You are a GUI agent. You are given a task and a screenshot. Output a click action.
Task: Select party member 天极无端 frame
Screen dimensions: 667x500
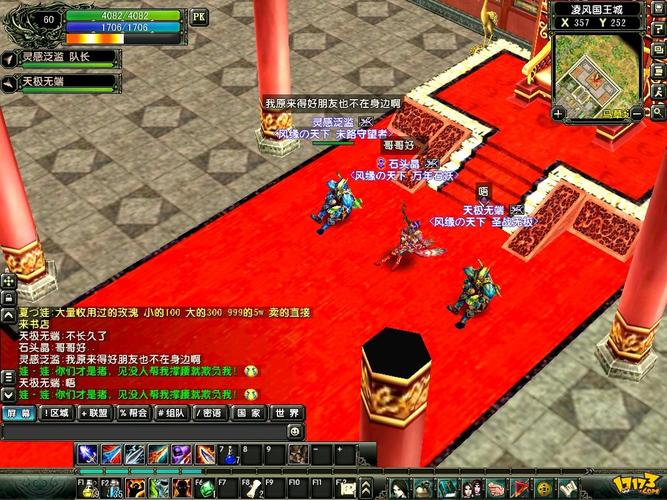(62, 82)
